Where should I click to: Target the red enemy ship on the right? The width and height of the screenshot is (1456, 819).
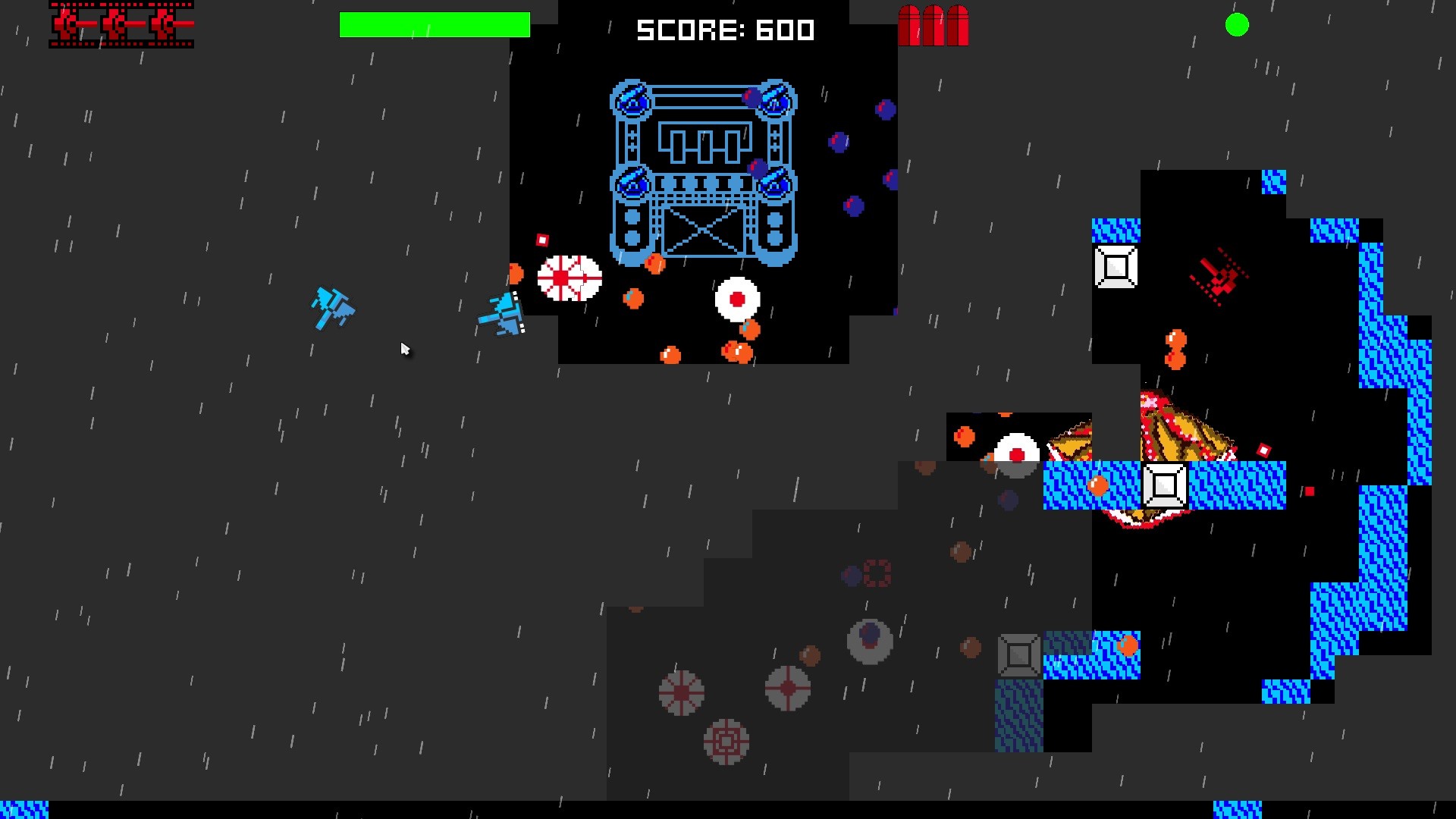1219,278
